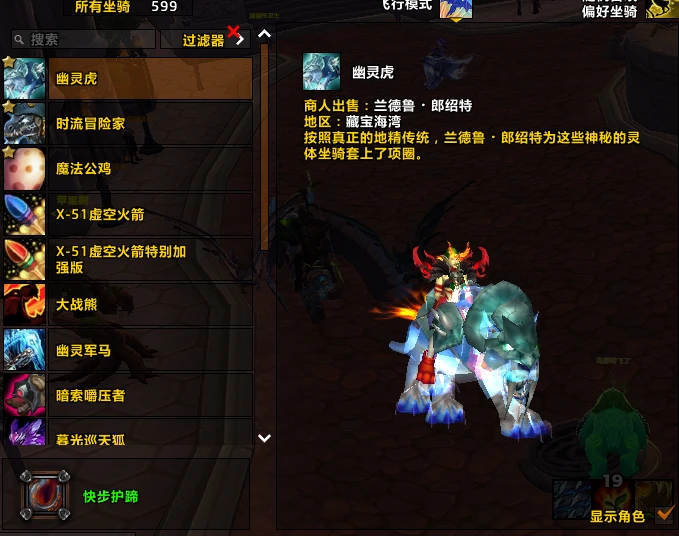
Task: Open the 过滤器 filter dropdown
Action: [203, 40]
